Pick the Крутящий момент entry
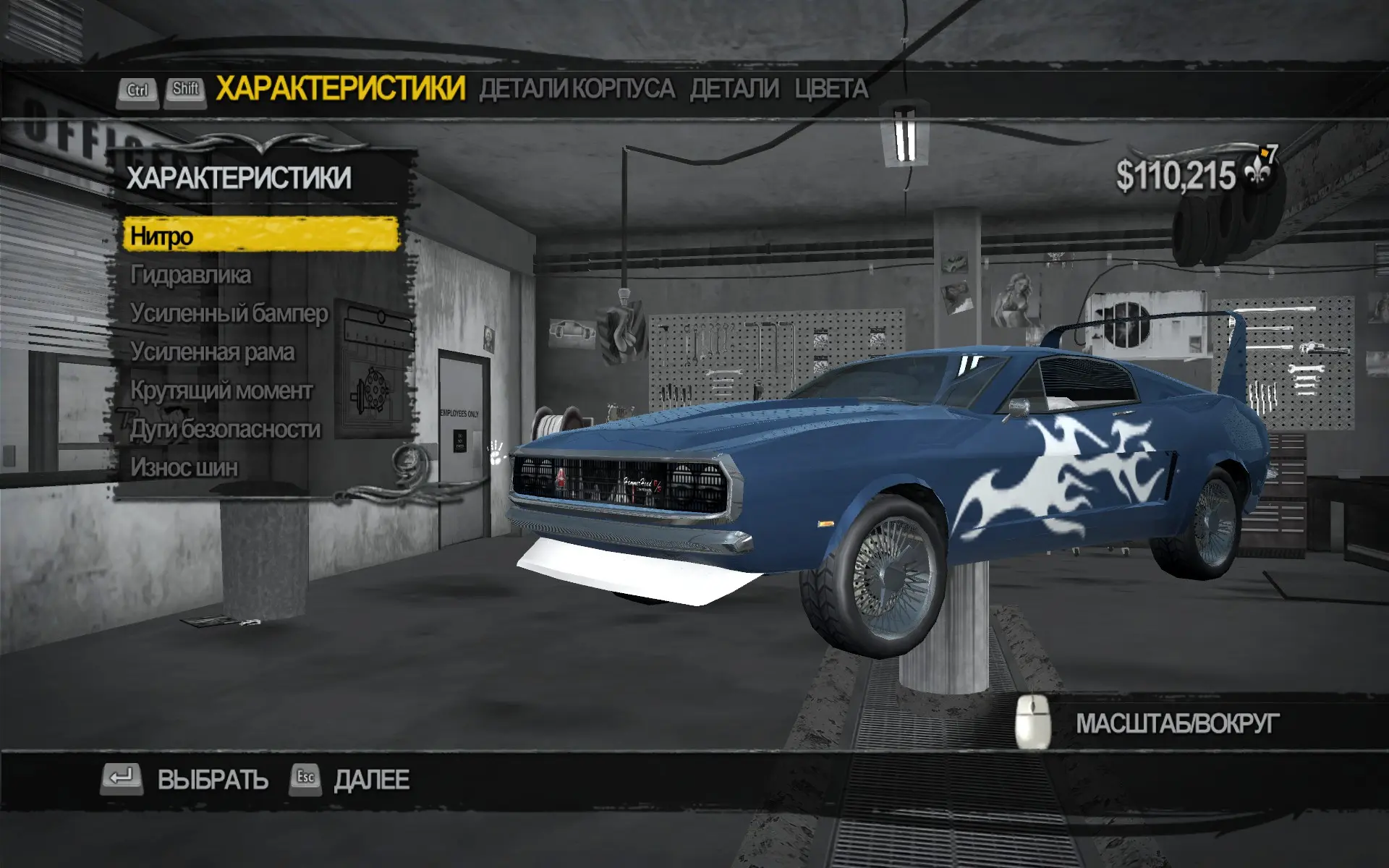This screenshot has height=868, width=1389. click(x=221, y=391)
